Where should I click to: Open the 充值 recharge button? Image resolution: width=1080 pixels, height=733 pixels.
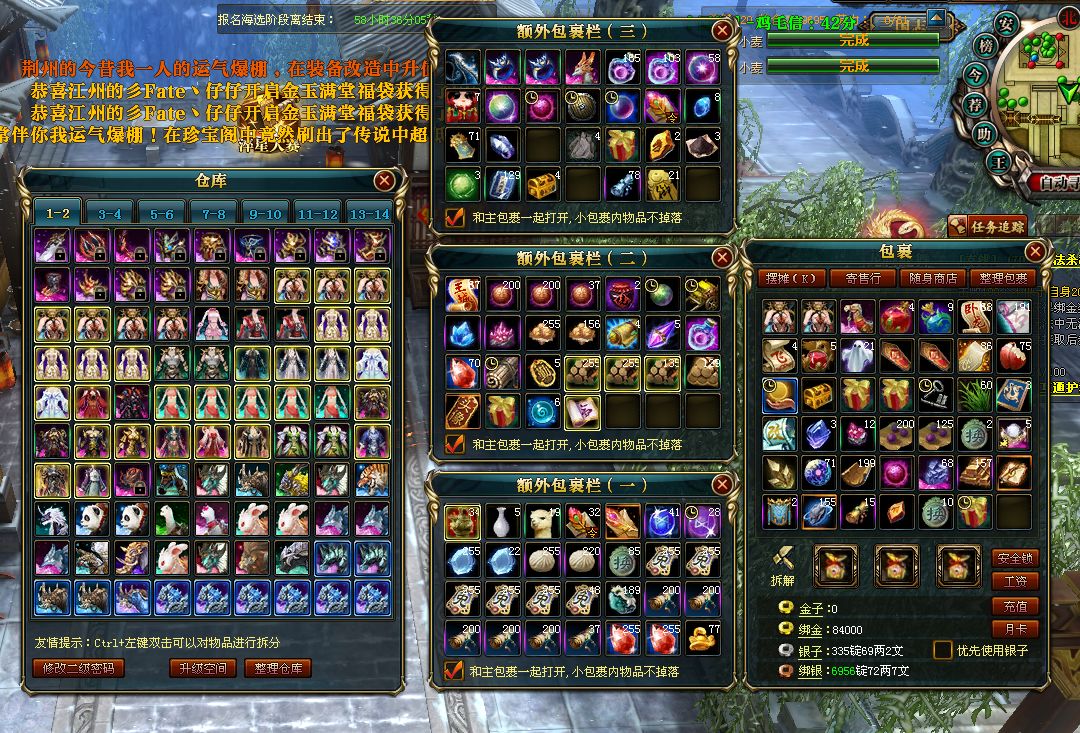[x=1013, y=606]
